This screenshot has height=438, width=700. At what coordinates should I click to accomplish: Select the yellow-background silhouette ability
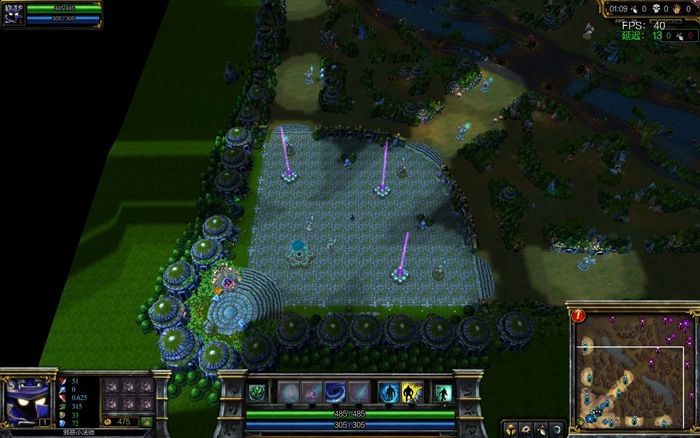pos(414,392)
